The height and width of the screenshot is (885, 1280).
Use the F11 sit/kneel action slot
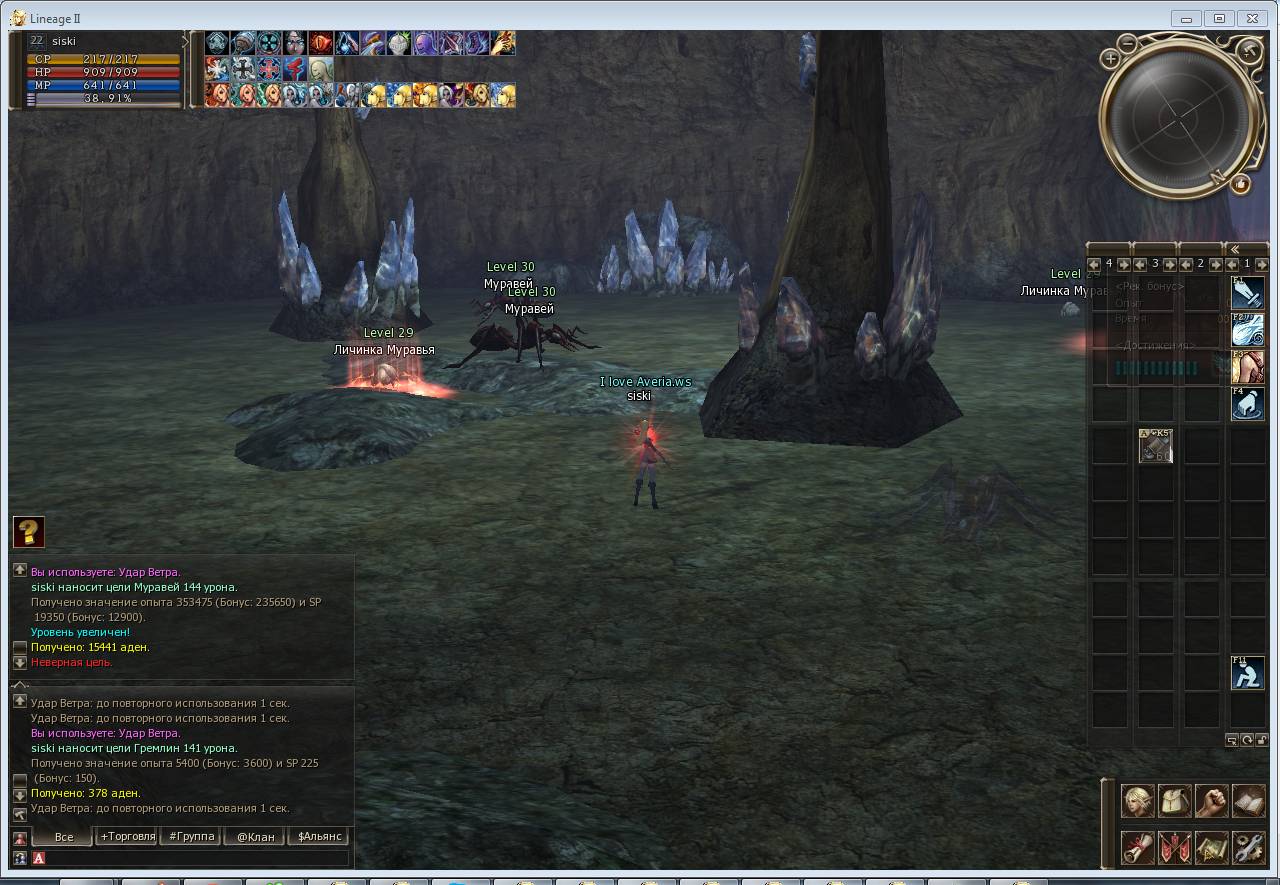pos(1247,672)
